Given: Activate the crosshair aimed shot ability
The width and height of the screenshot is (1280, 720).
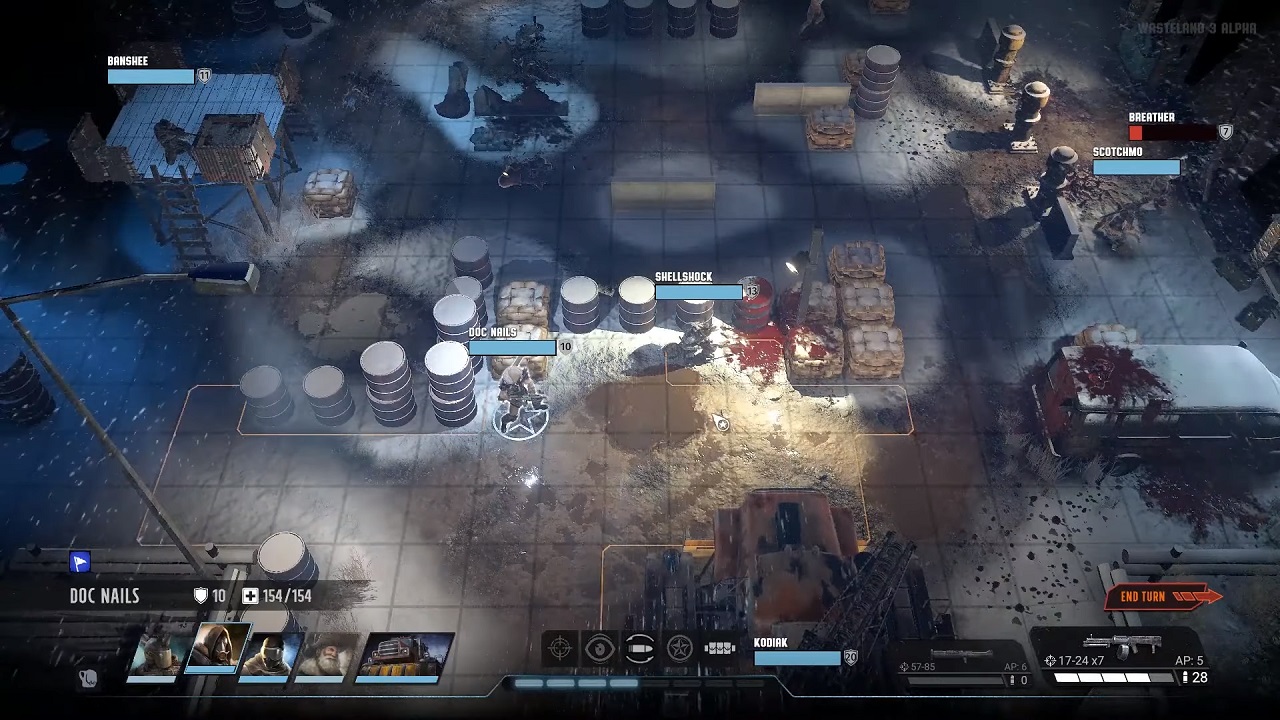Looking at the screenshot, I should [x=560, y=649].
